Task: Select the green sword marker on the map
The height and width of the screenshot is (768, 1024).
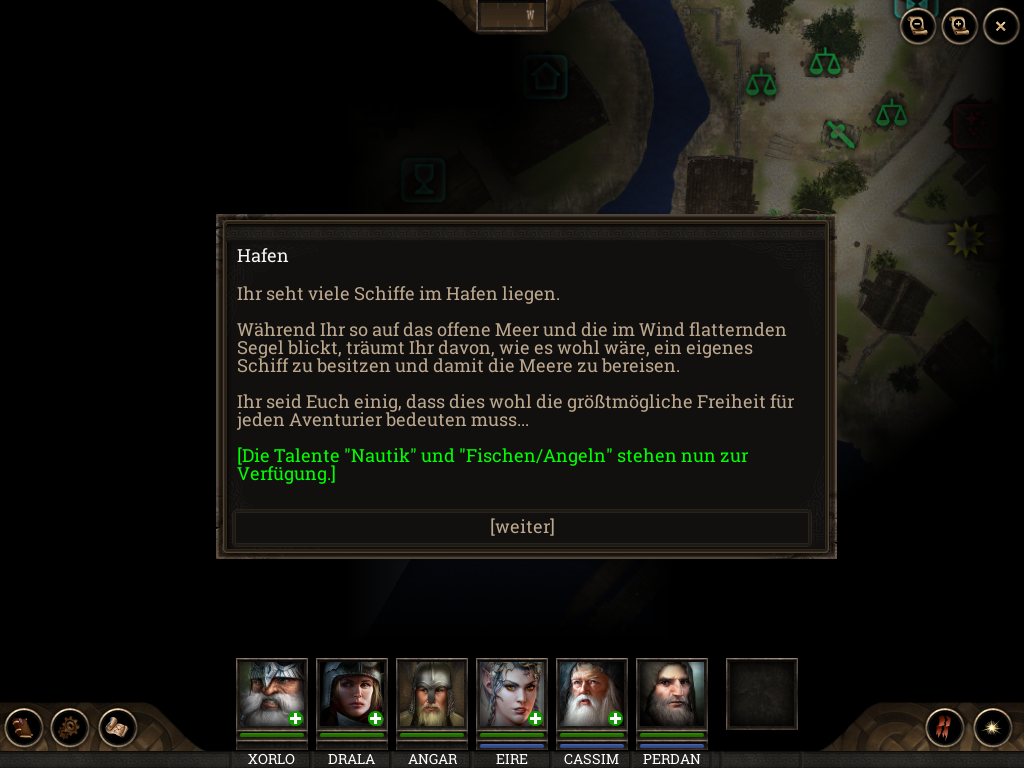Action: [840, 133]
